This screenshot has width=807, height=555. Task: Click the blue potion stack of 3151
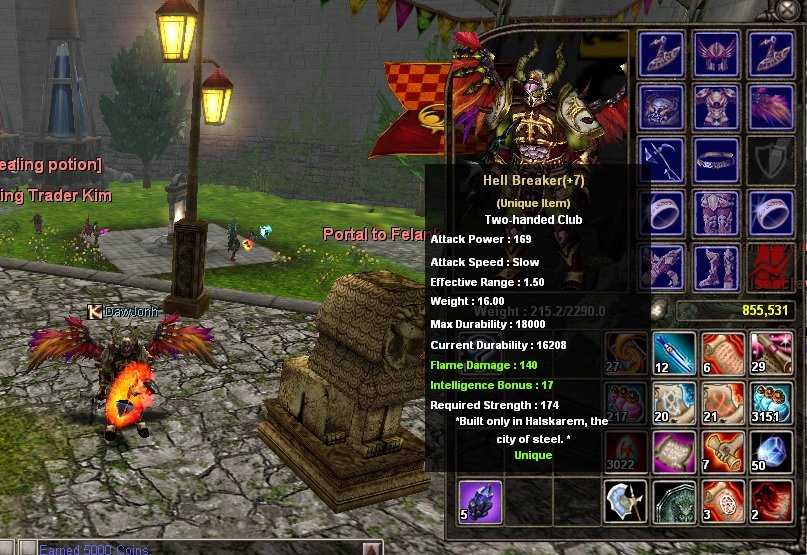click(x=771, y=403)
